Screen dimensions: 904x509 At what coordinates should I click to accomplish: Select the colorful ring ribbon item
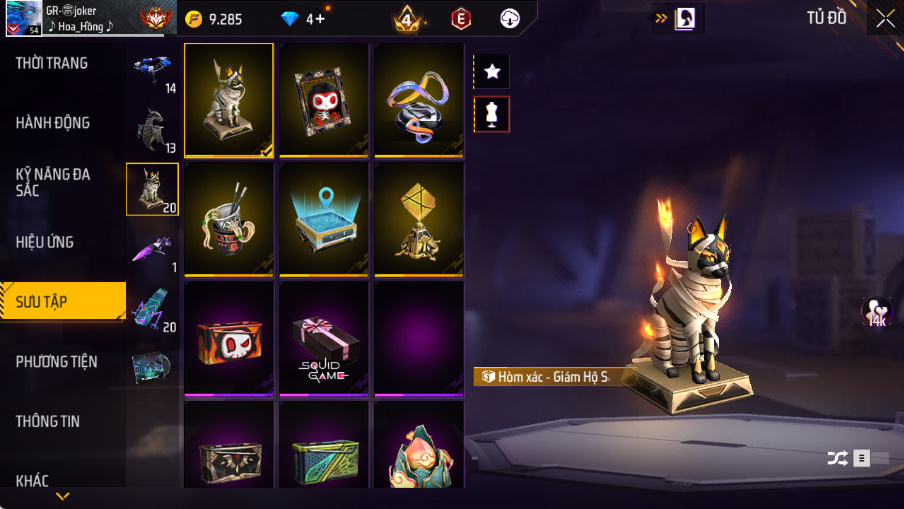tap(419, 100)
